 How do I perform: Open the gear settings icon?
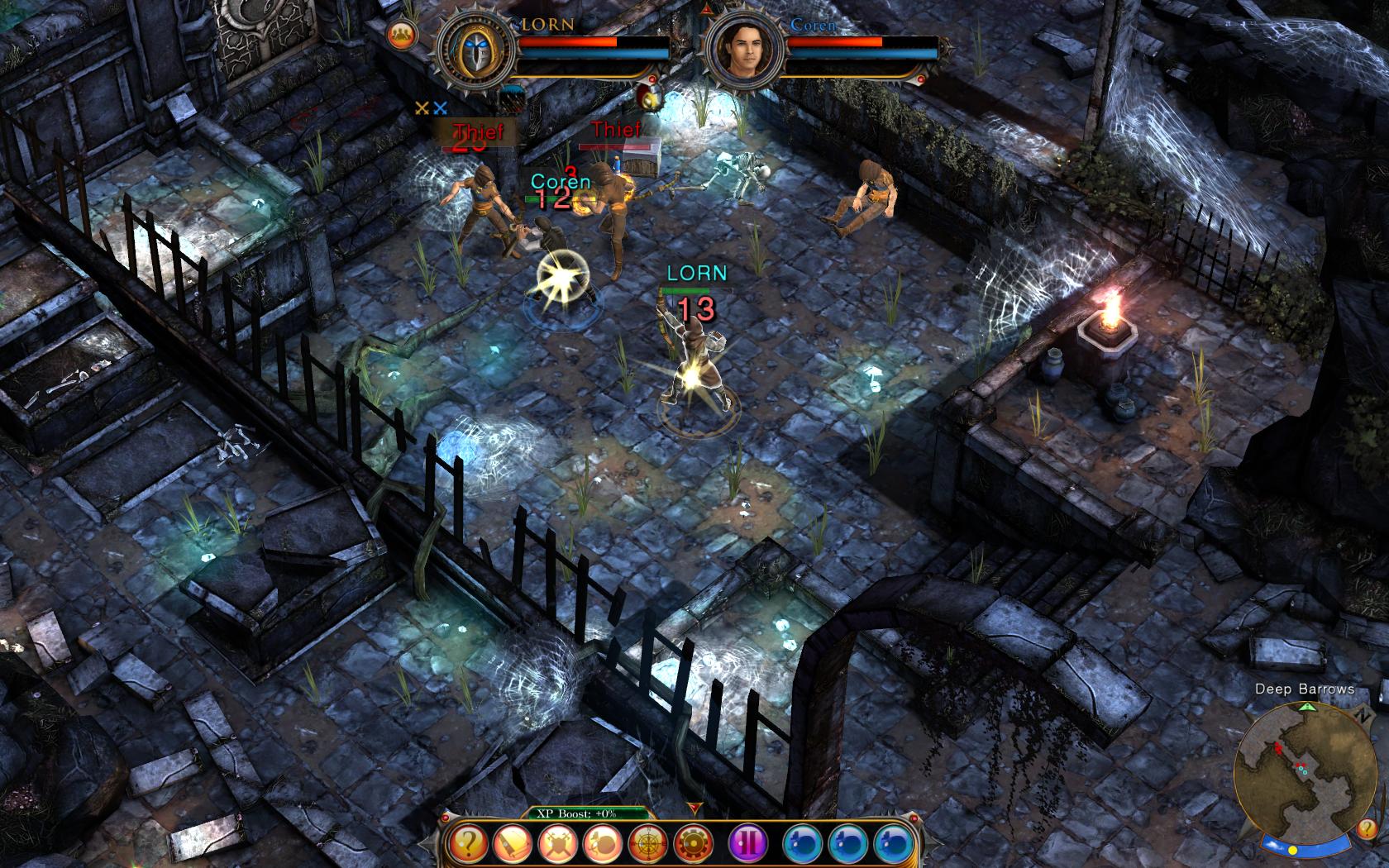coord(693,844)
